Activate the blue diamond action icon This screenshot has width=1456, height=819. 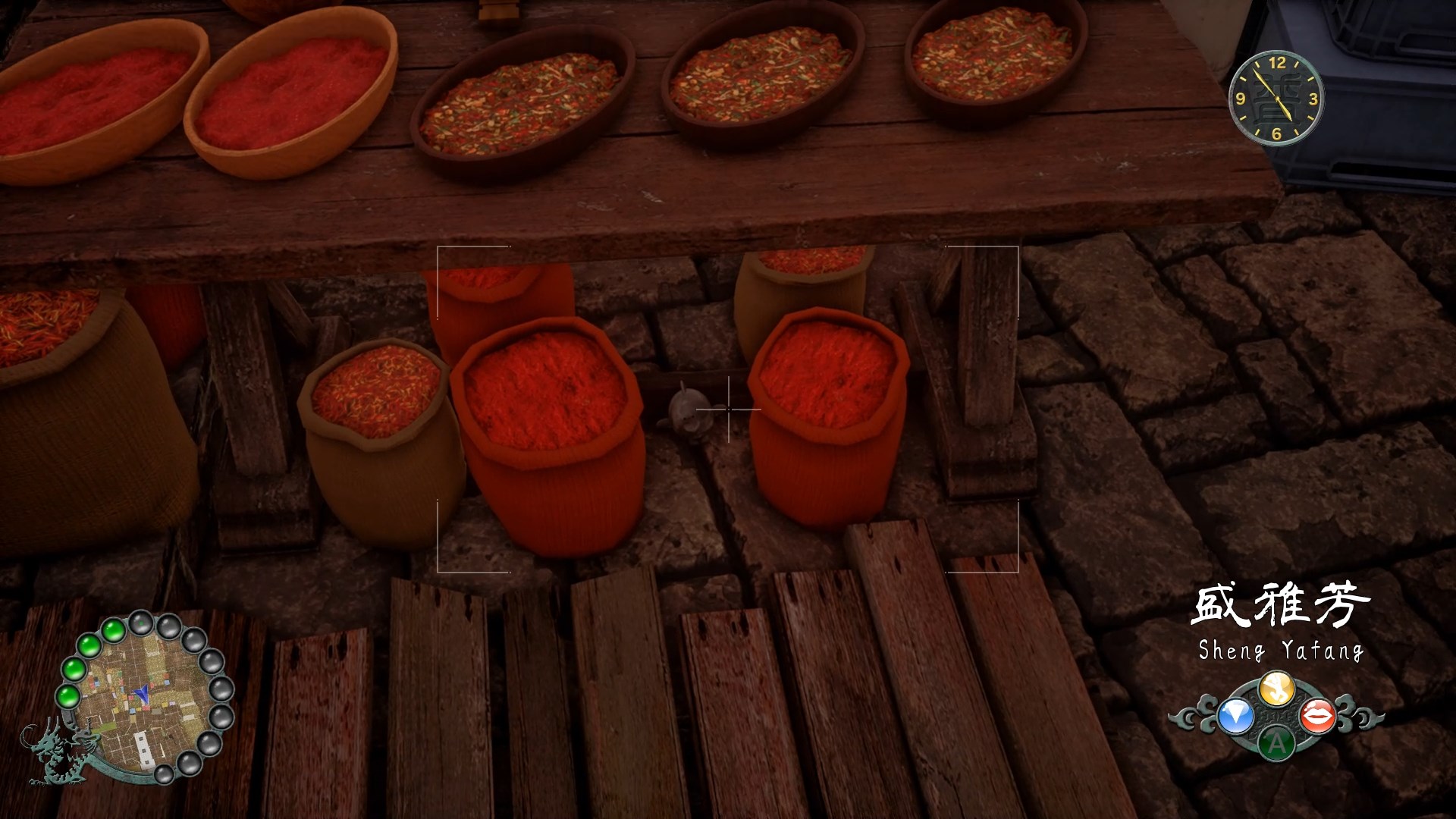tap(1235, 716)
